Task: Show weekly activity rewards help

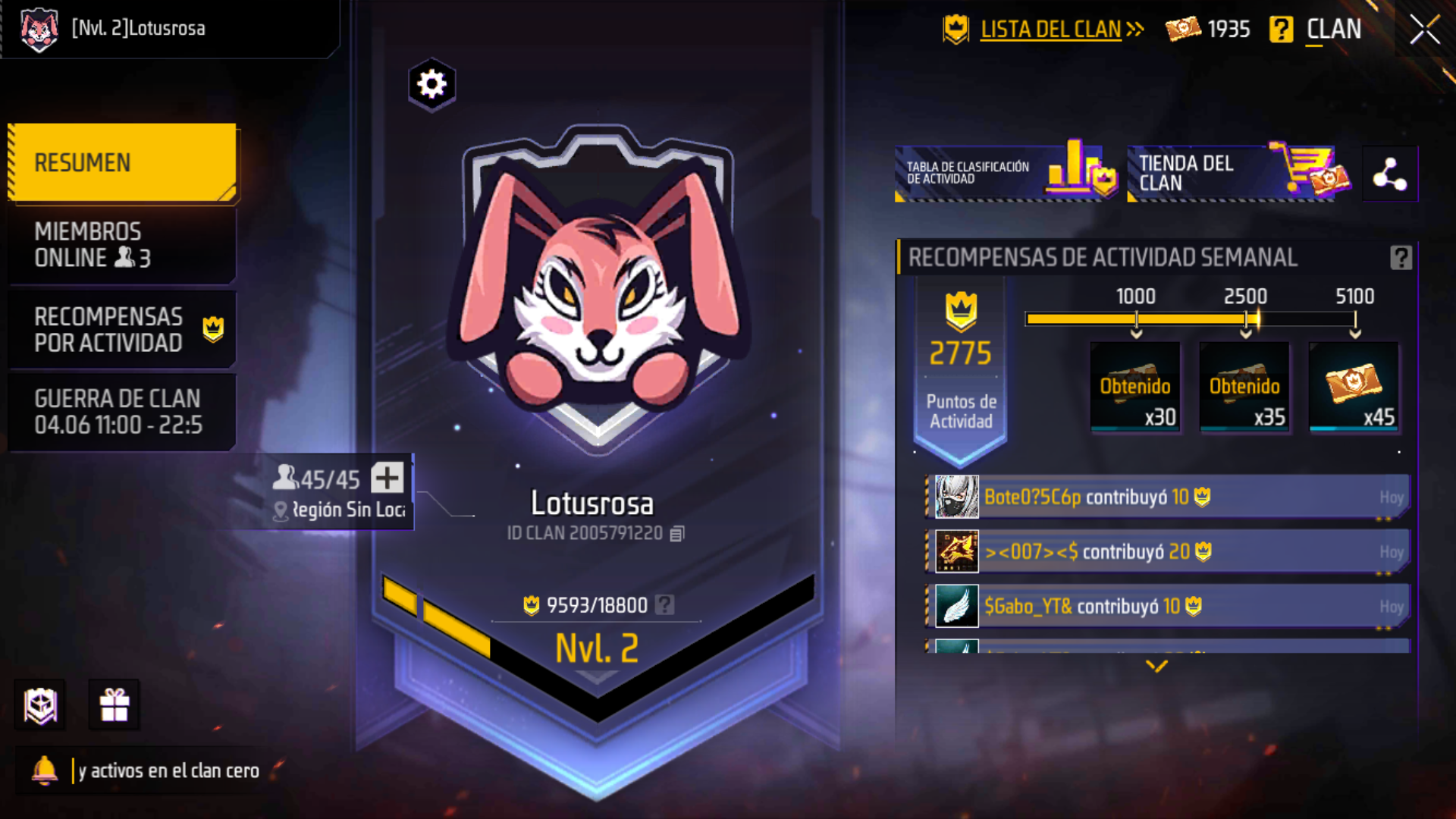Action: click(x=1401, y=258)
